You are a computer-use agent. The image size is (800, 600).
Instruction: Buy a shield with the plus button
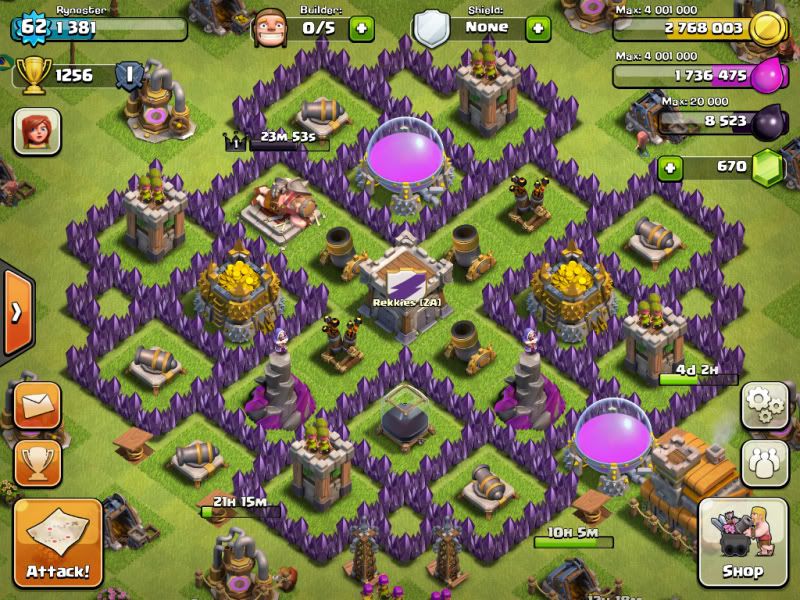click(x=537, y=27)
